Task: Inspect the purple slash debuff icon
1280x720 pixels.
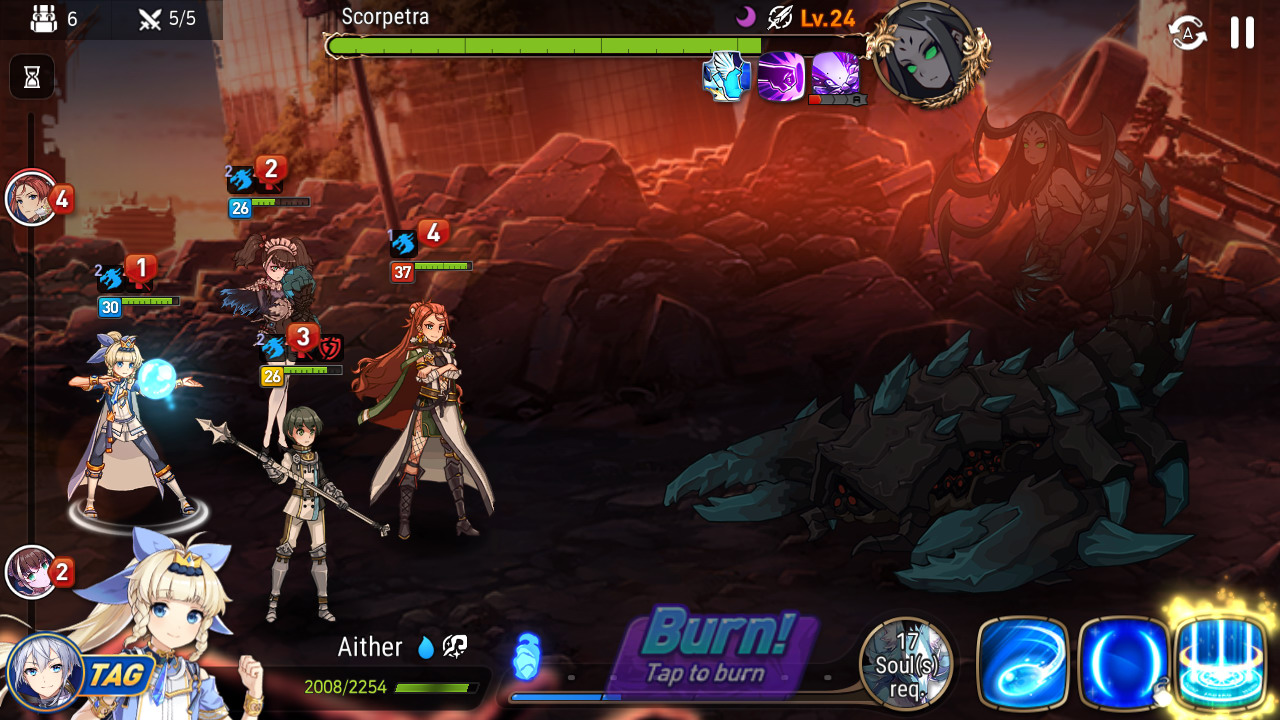Action: (781, 76)
